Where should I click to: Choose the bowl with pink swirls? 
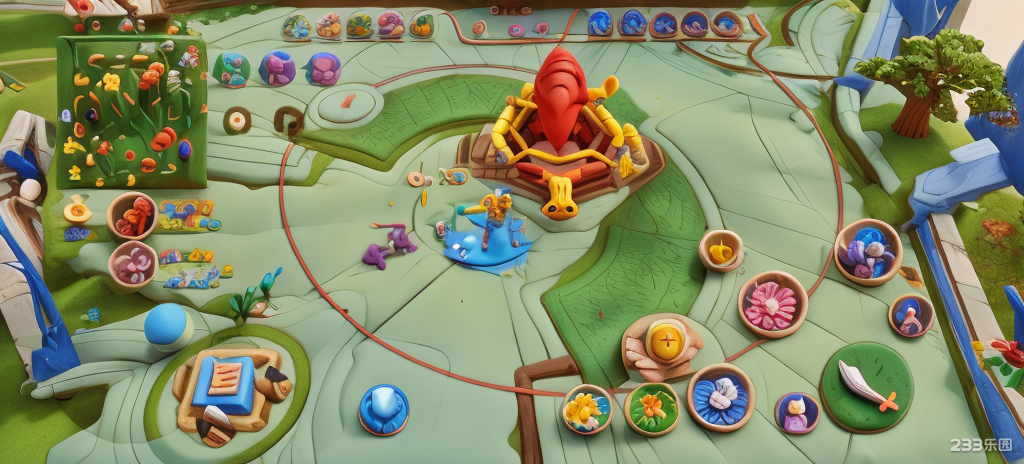coord(132,264)
